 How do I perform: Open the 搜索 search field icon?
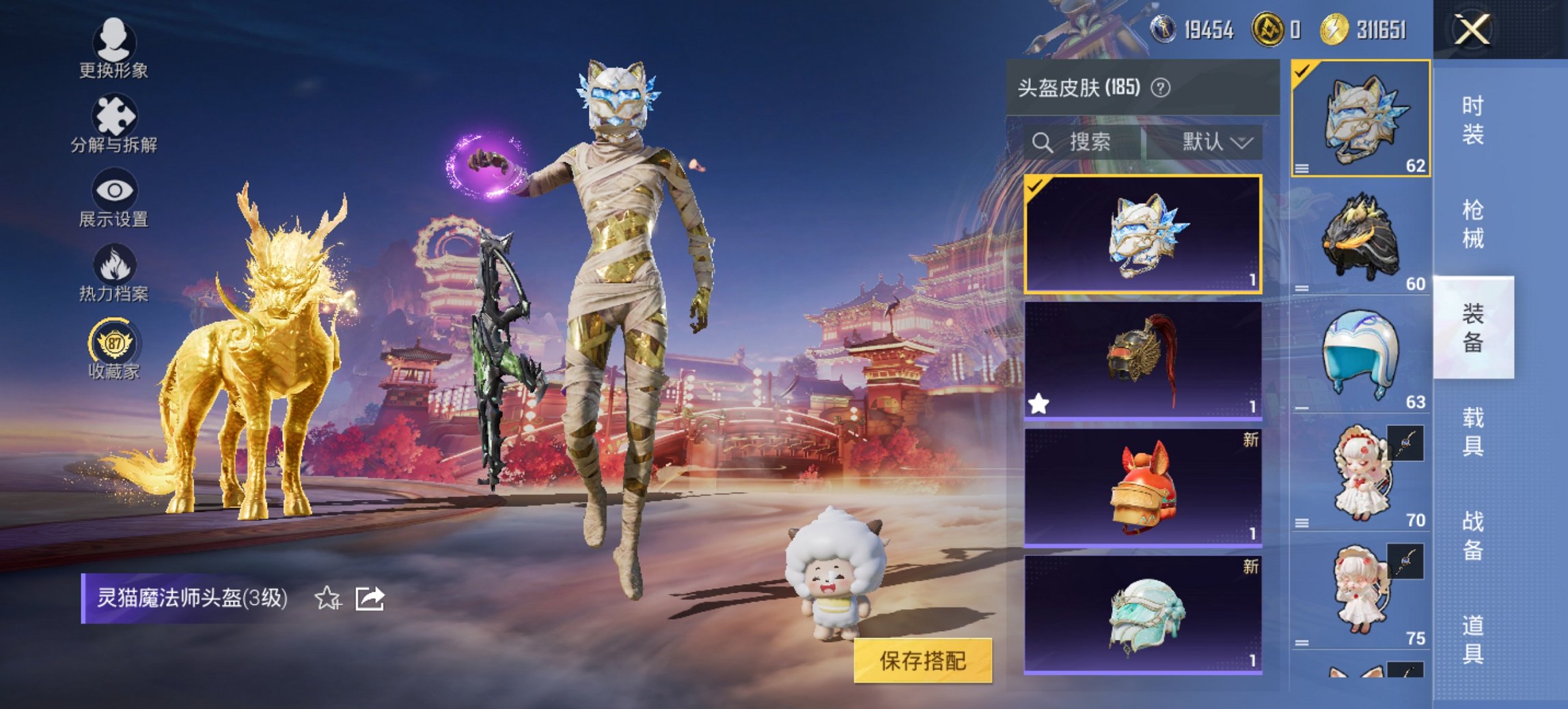click(1042, 143)
